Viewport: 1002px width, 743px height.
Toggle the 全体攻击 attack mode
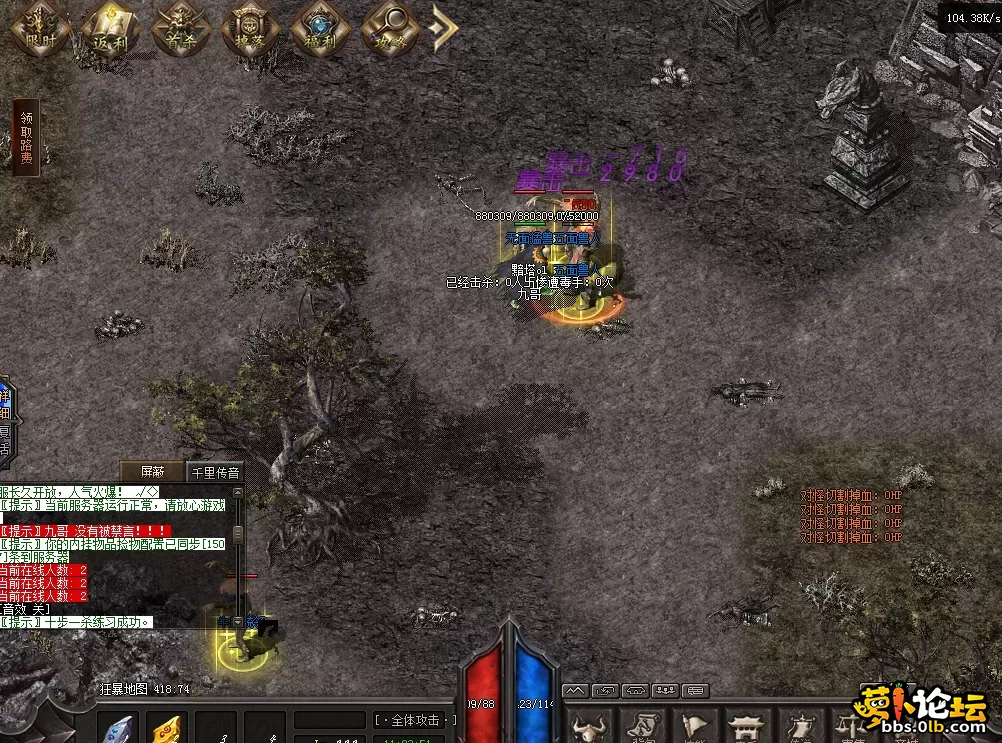click(x=416, y=720)
